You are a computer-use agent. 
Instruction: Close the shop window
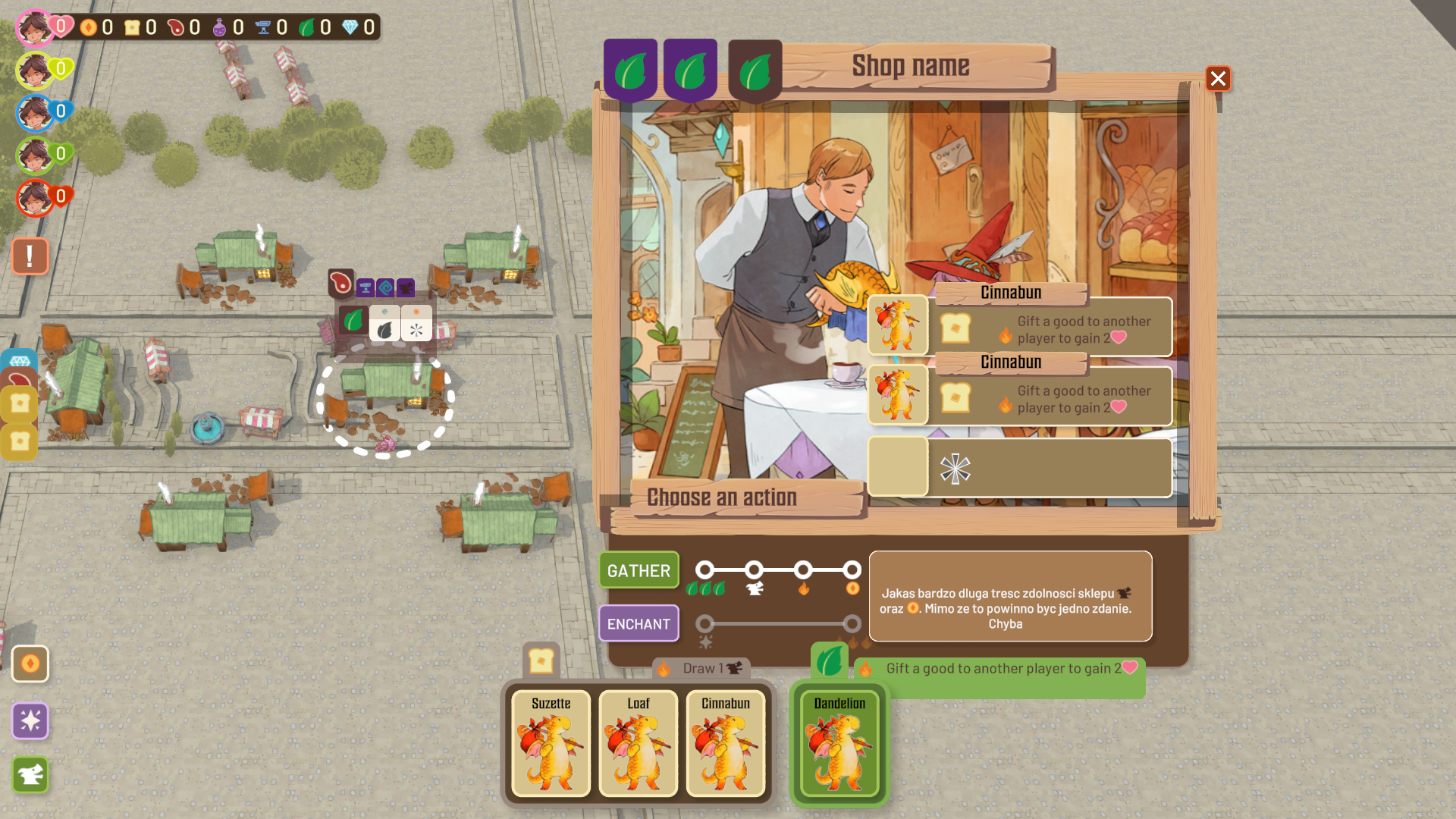(x=1218, y=79)
